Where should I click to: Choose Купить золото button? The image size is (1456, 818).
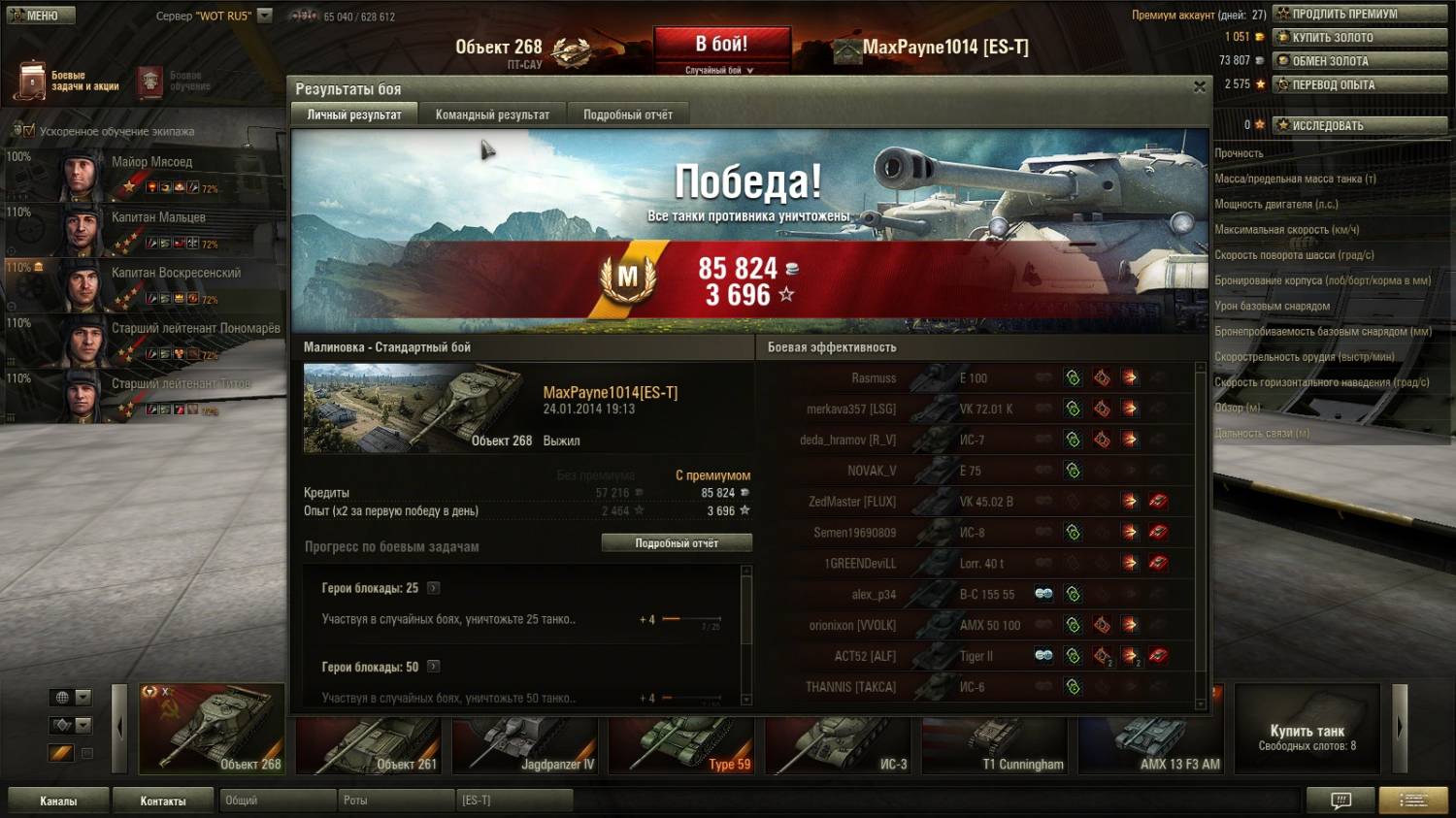(1360, 37)
